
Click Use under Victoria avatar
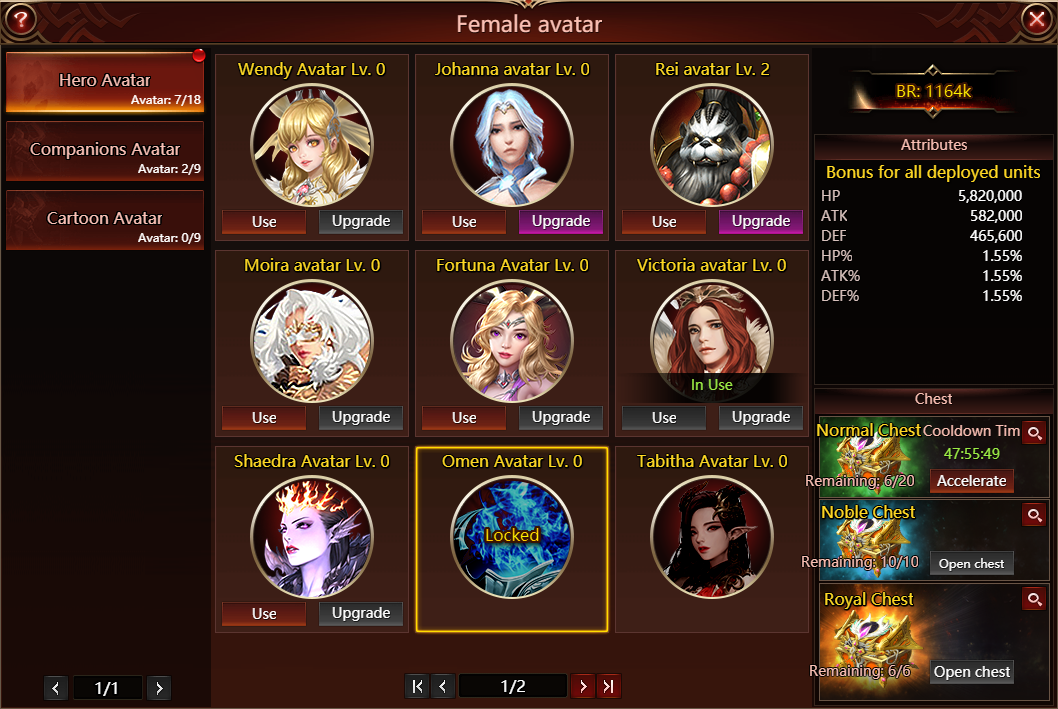[x=664, y=417]
